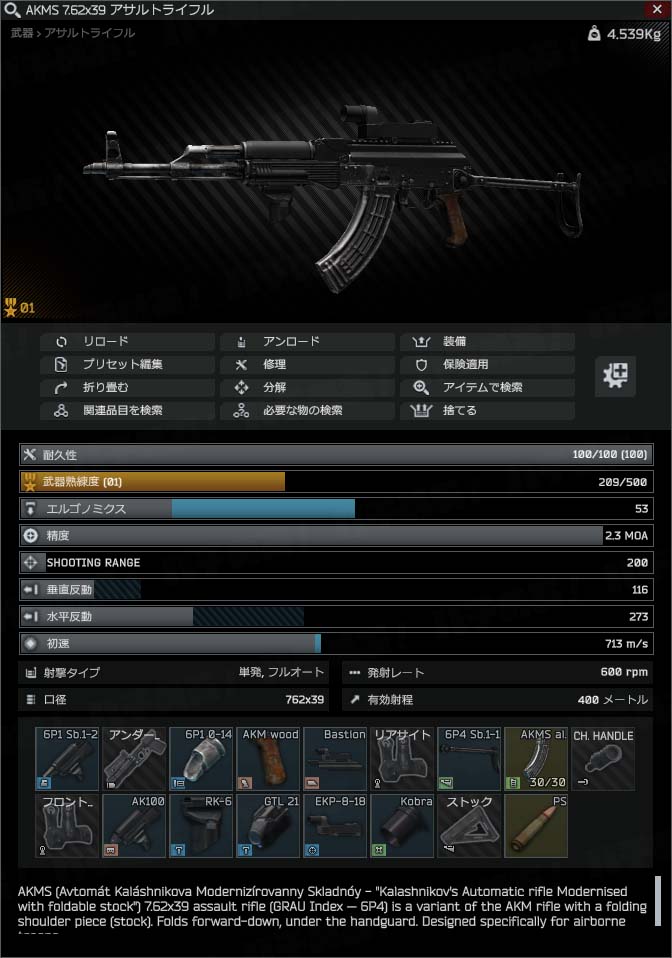Select the CH. HANDLE charging handle slot
672x958 pixels.
[x=603, y=759]
